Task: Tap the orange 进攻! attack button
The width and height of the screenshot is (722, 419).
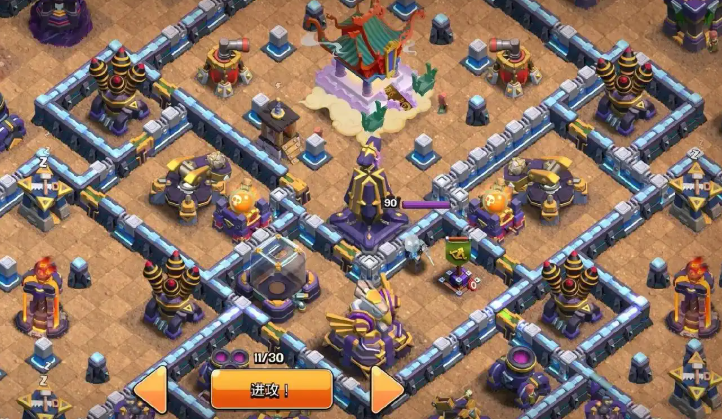Action: point(270,390)
